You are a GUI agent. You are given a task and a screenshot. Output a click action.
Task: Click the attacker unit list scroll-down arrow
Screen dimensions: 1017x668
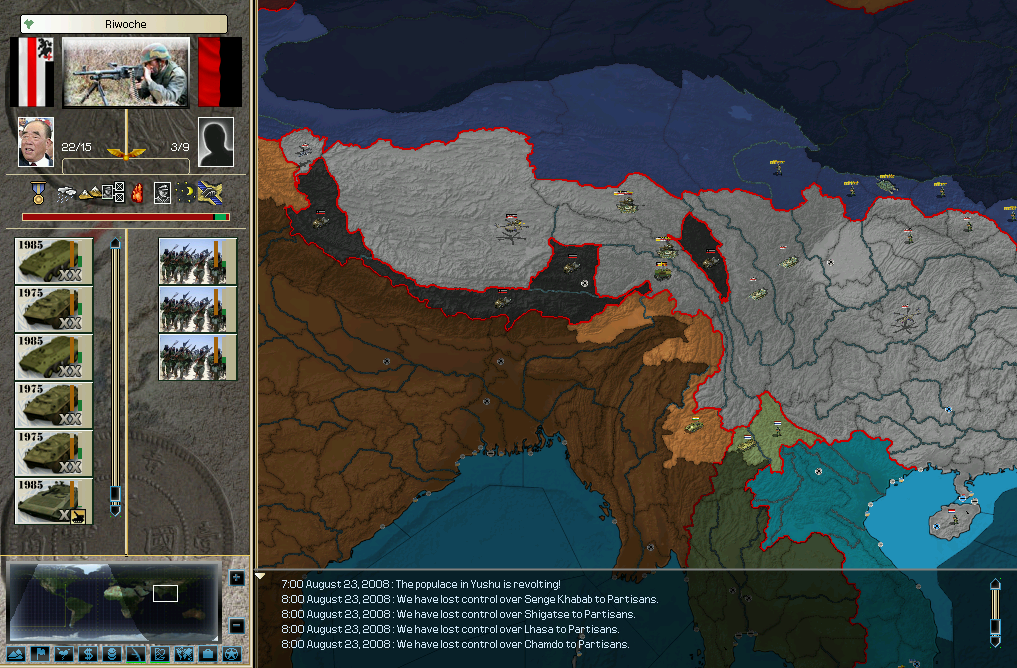[115, 510]
